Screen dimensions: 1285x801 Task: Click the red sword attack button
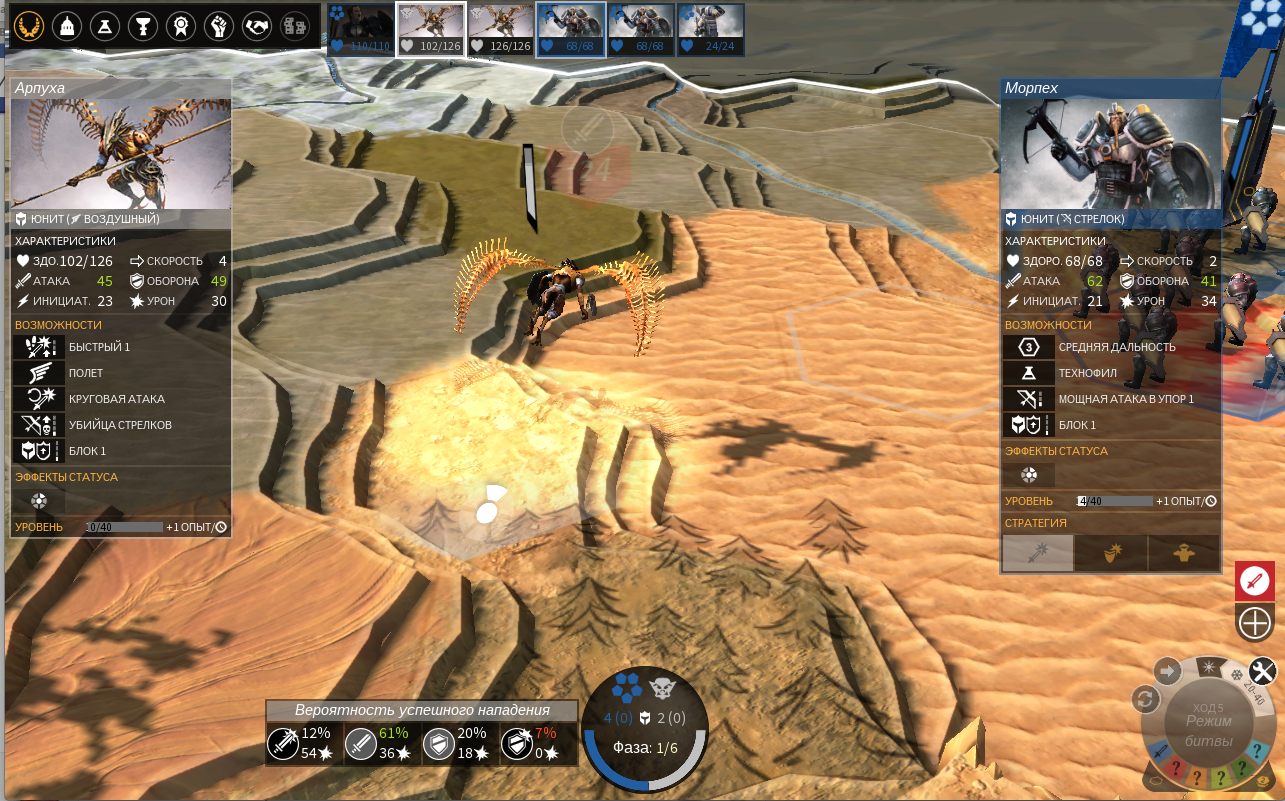(1254, 581)
